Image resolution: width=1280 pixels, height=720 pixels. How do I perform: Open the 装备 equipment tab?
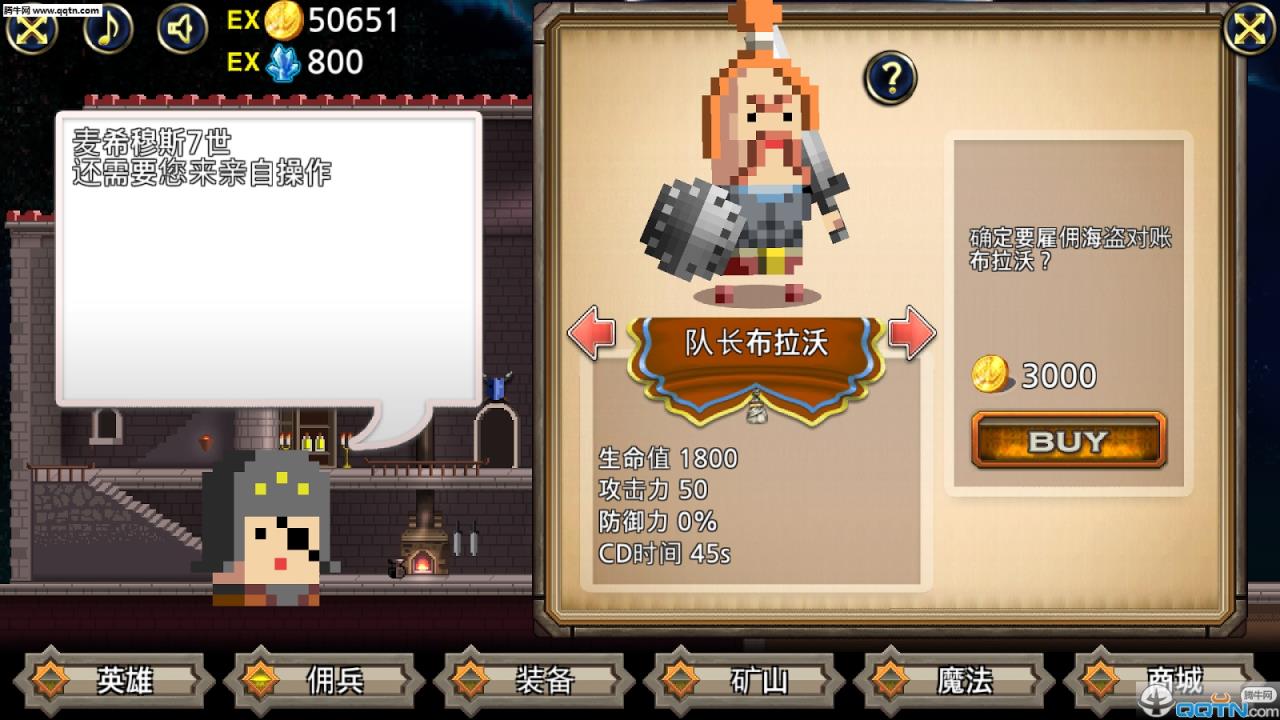(545, 681)
